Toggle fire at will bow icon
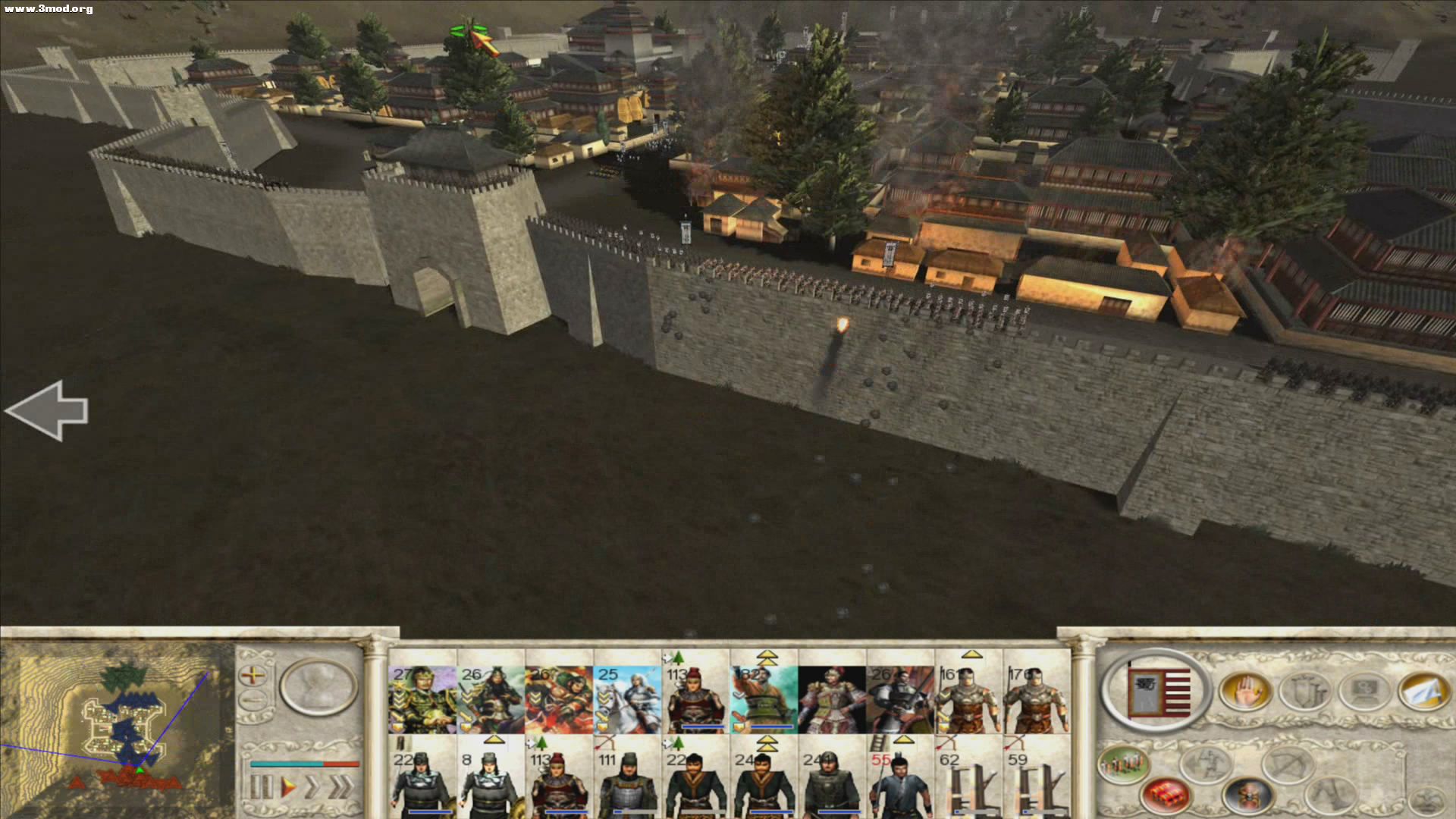Viewport: 1456px width, 819px height. [x=1285, y=764]
